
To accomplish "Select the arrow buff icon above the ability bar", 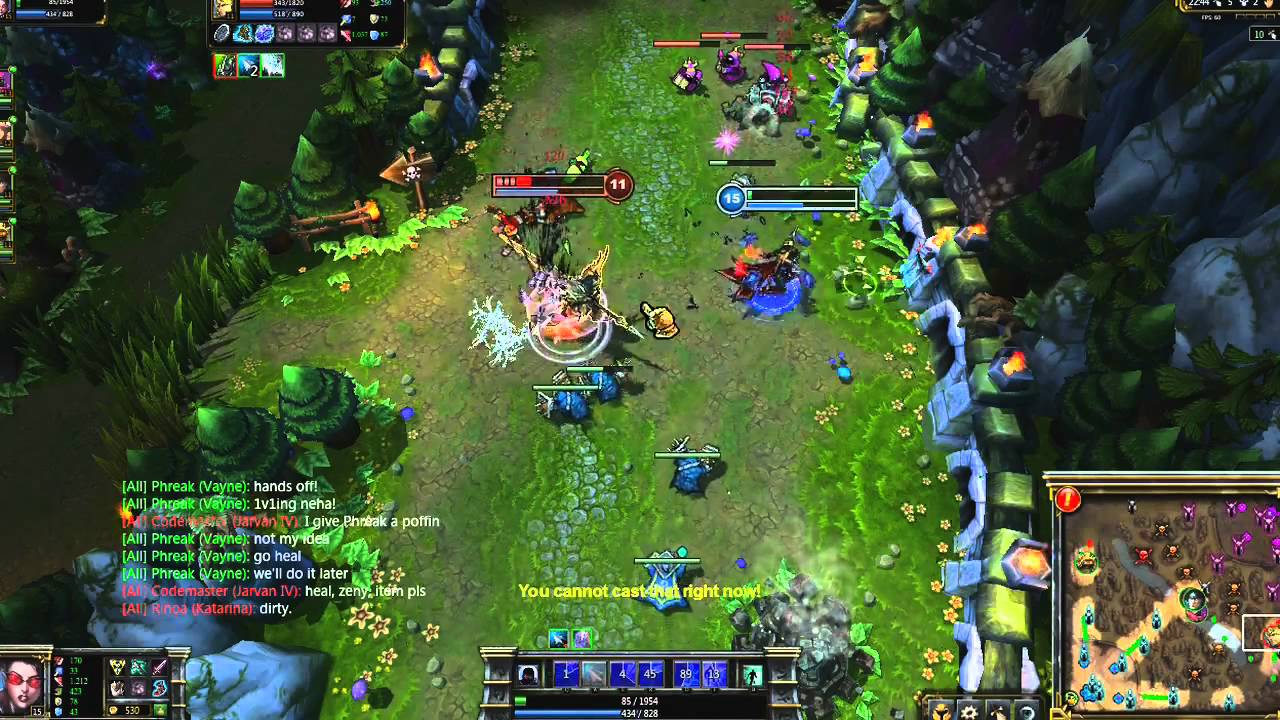I will [x=559, y=638].
